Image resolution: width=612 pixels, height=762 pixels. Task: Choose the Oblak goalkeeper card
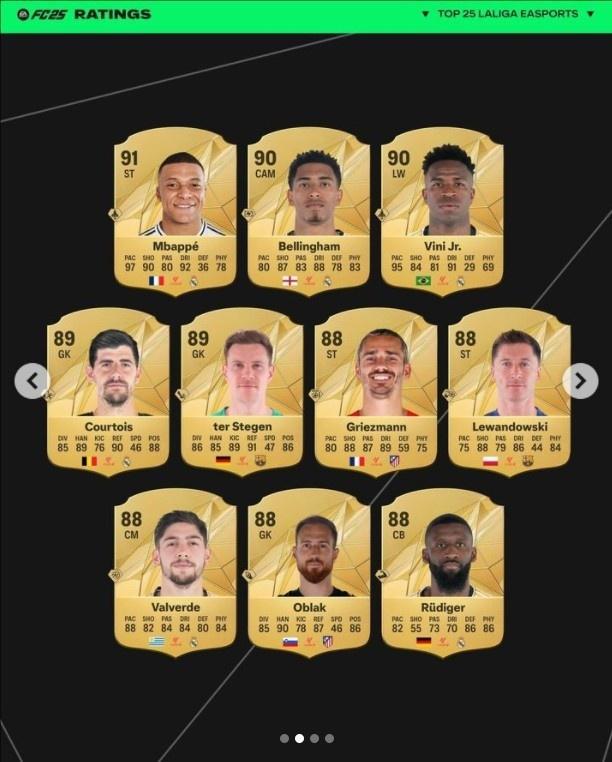pyautogui.click(x=308, y=572)
